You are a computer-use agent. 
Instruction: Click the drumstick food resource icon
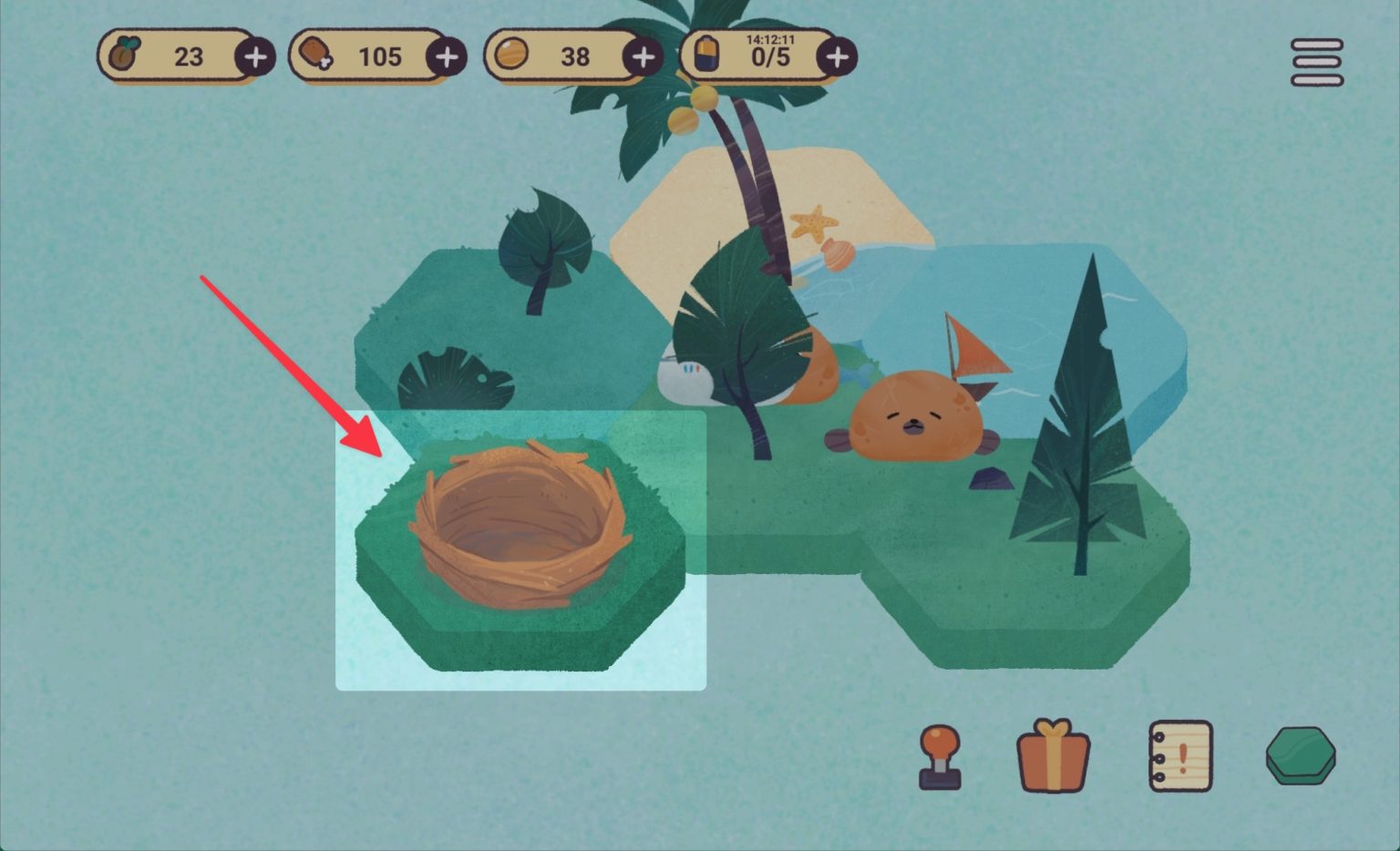pos(316,56)
